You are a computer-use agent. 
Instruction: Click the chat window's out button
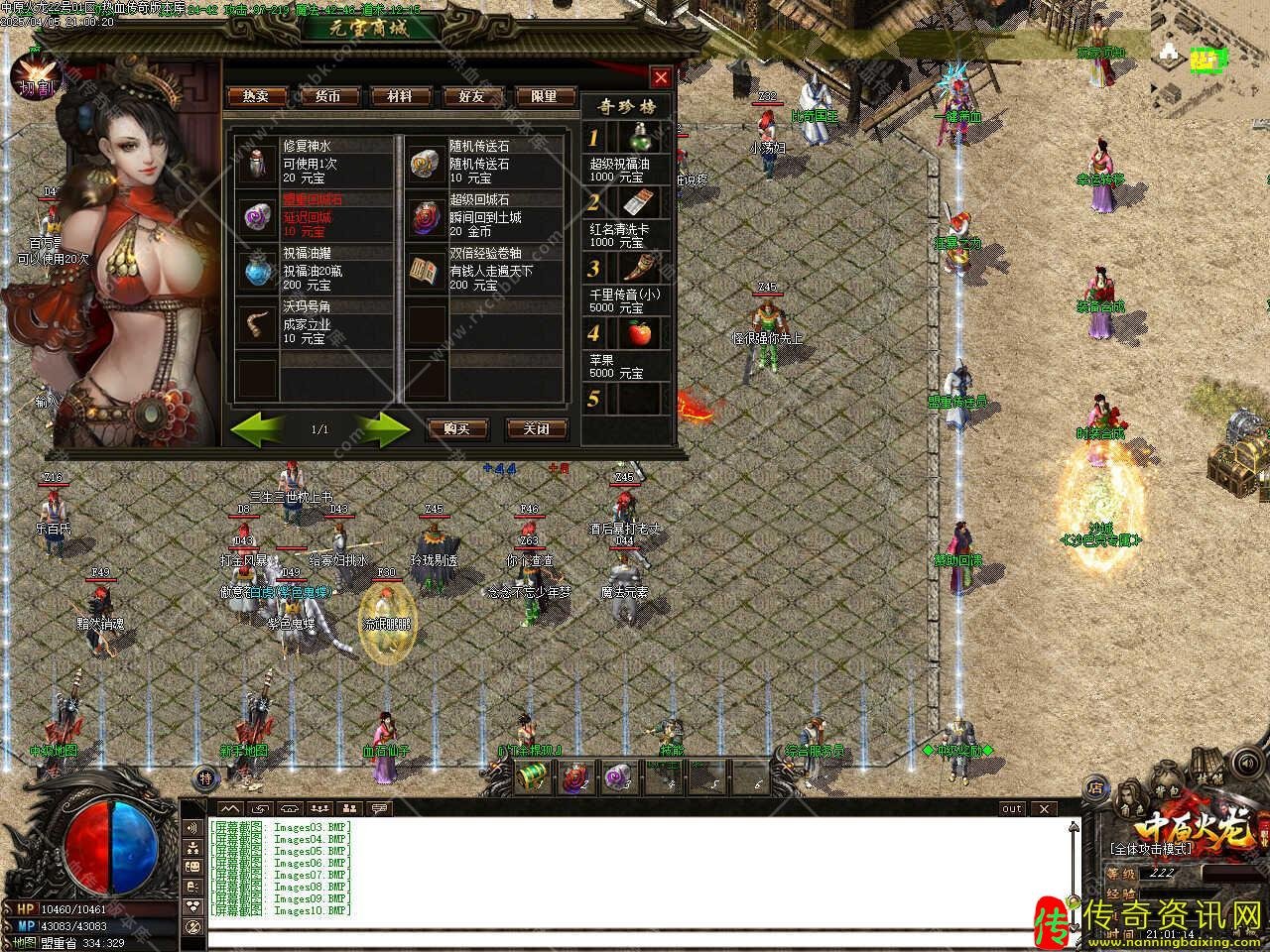coord(1012,808)
